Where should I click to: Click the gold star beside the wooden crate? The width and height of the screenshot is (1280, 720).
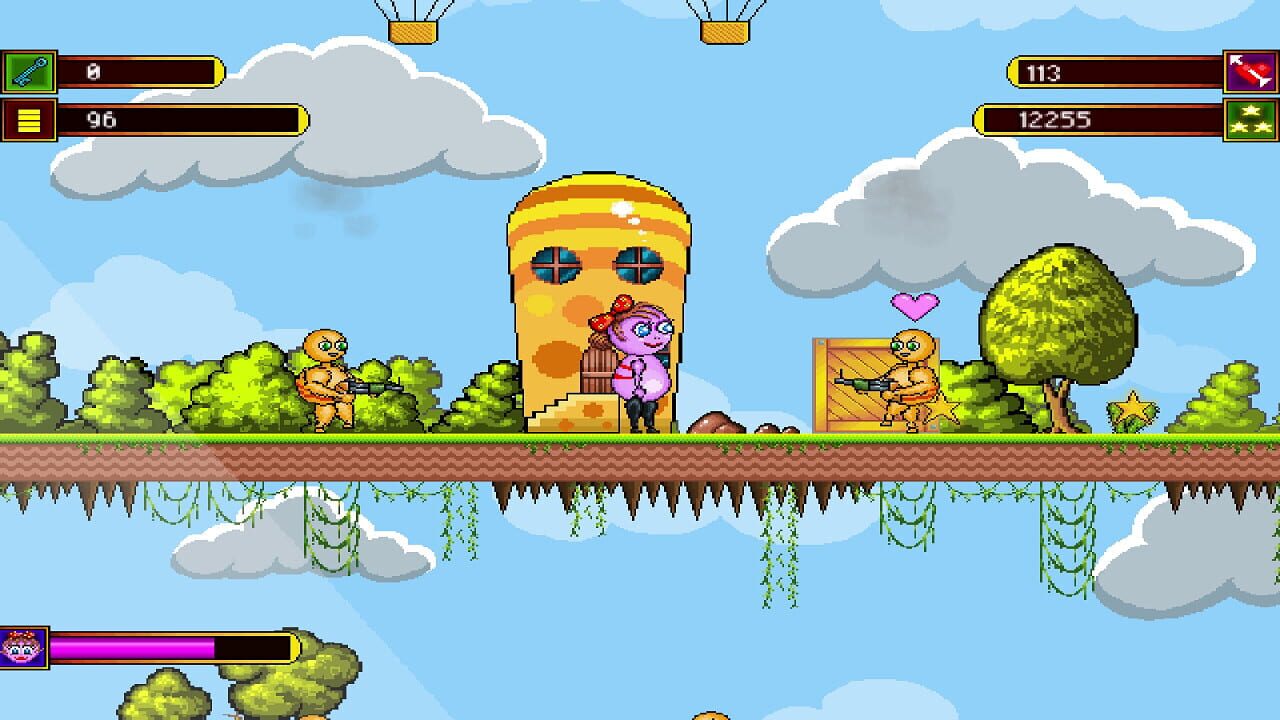point(944,409)
